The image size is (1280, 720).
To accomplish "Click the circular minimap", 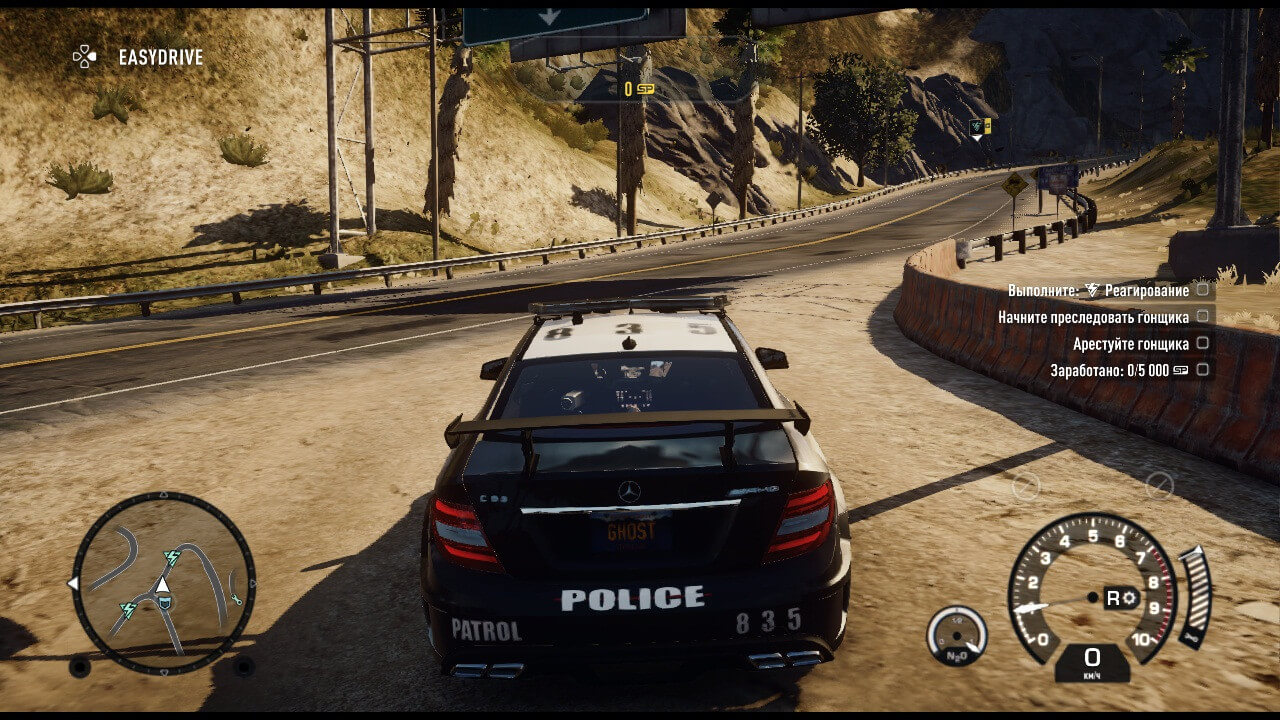I will coord(163,583).
